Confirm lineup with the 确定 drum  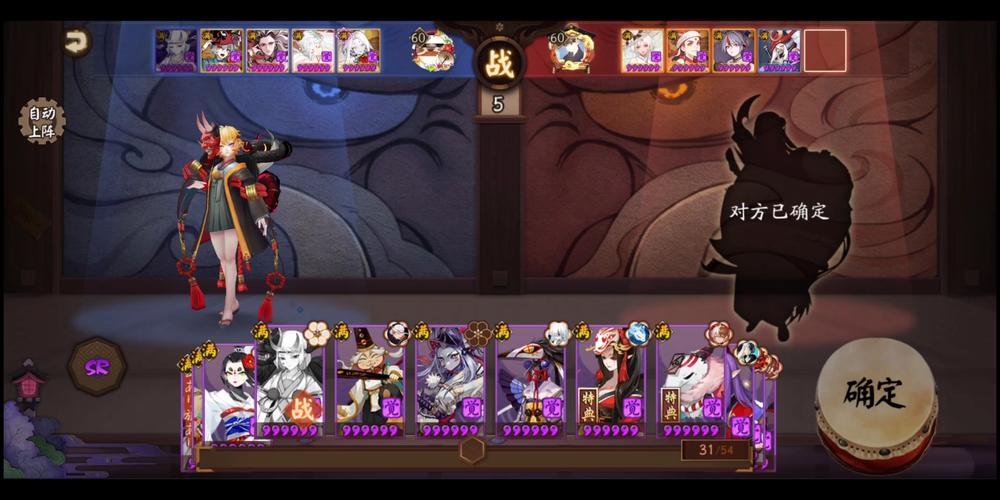tap(876, 393)
